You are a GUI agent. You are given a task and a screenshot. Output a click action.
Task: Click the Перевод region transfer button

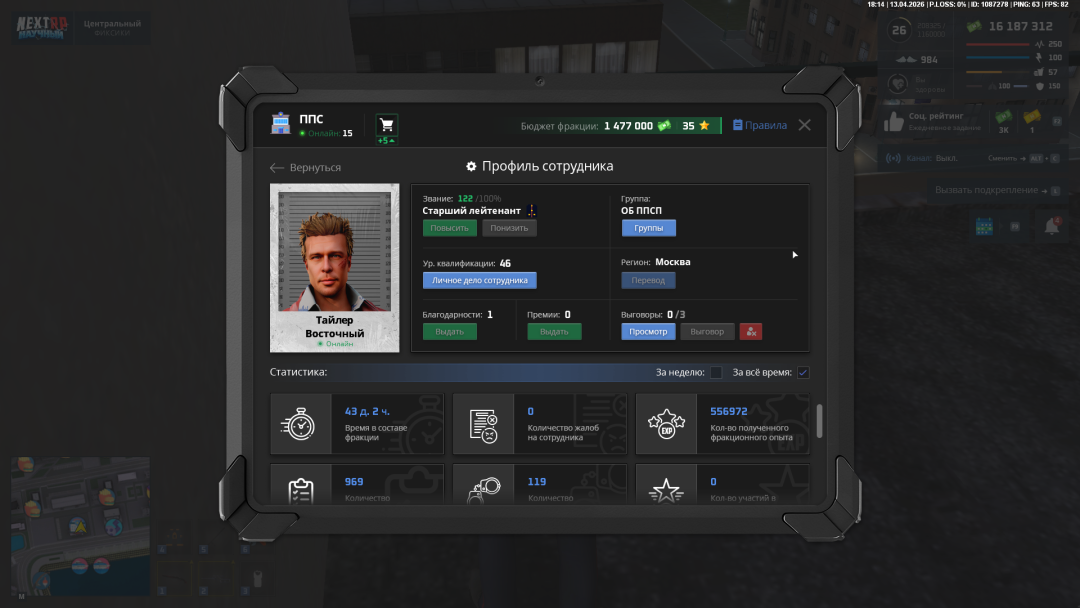648,280
